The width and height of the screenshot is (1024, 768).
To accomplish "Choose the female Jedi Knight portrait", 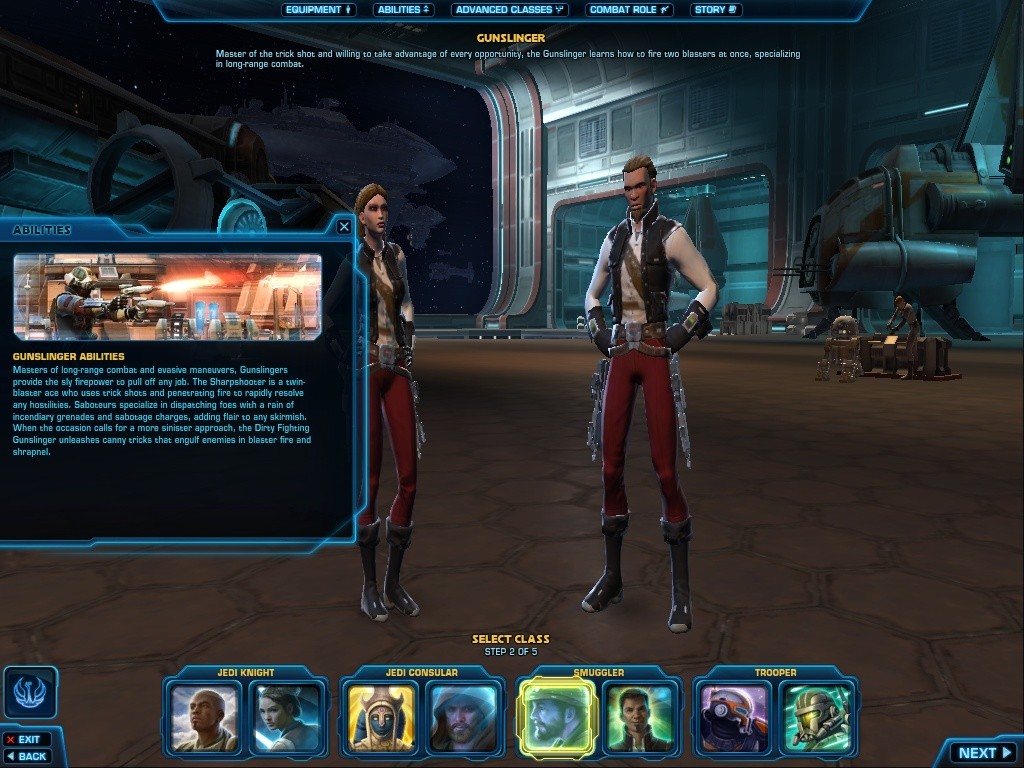I will tap(287, 717).
